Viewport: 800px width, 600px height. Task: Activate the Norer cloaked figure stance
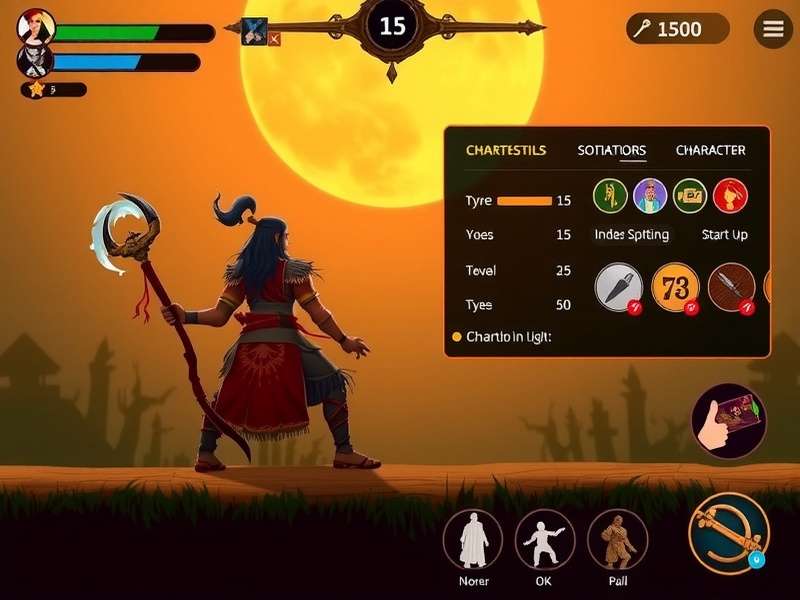(473, 540)
